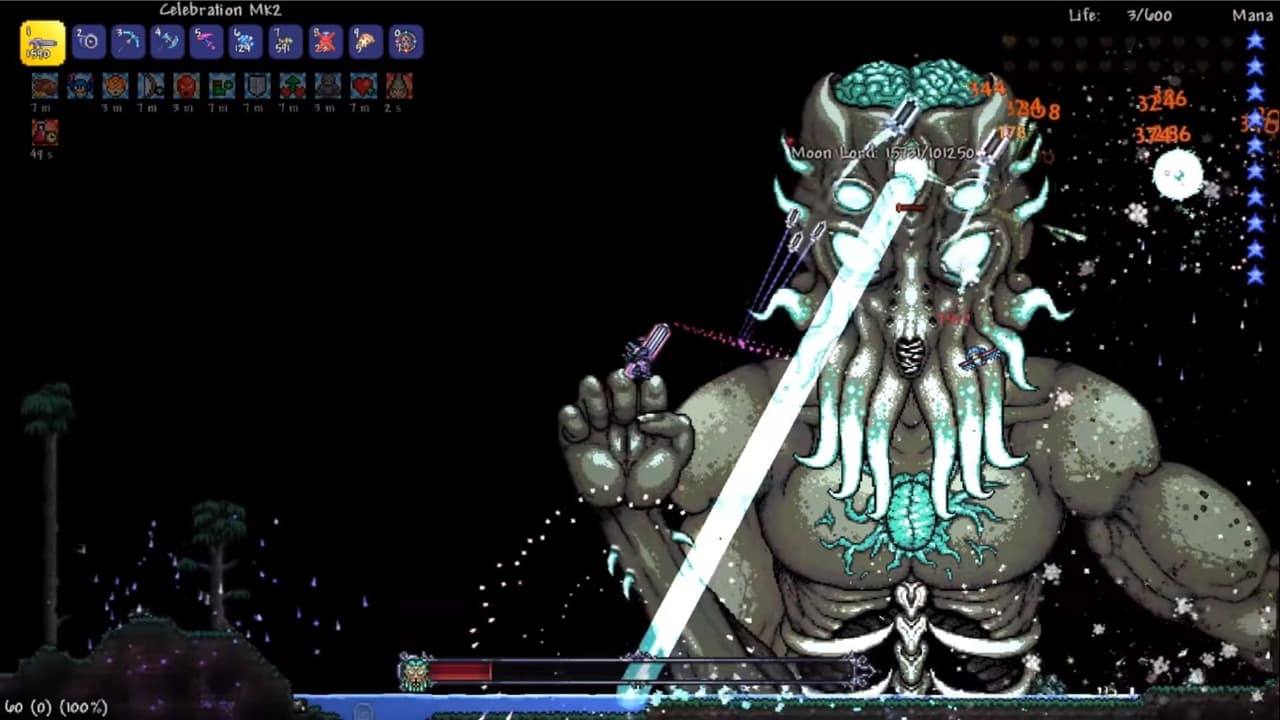Select the pink weapon in hotbar slot 5

(x=206, y=41)
